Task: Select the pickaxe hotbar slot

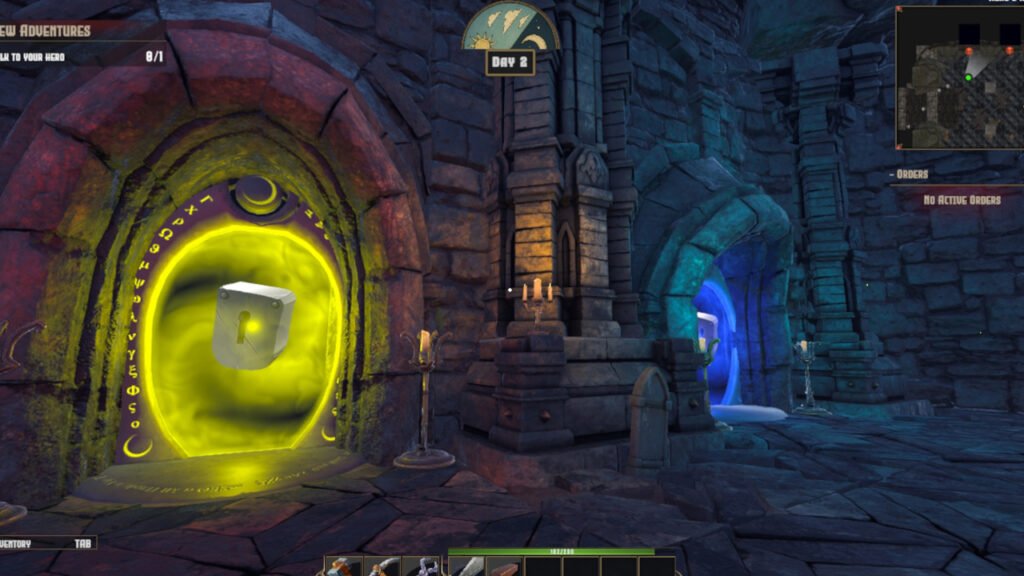Action: coord(381,567)
